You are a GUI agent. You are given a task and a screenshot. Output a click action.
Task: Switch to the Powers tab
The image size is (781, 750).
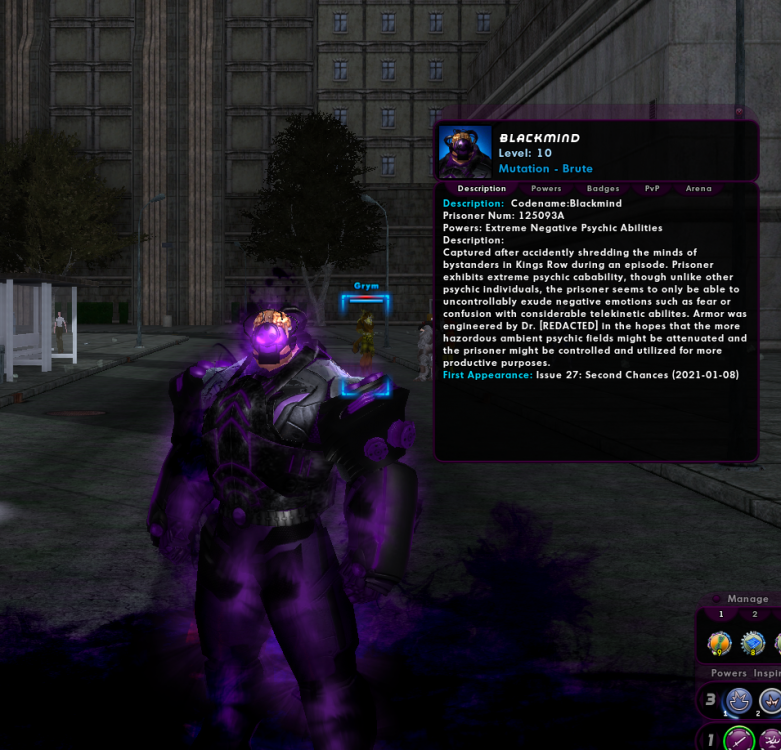546,188
